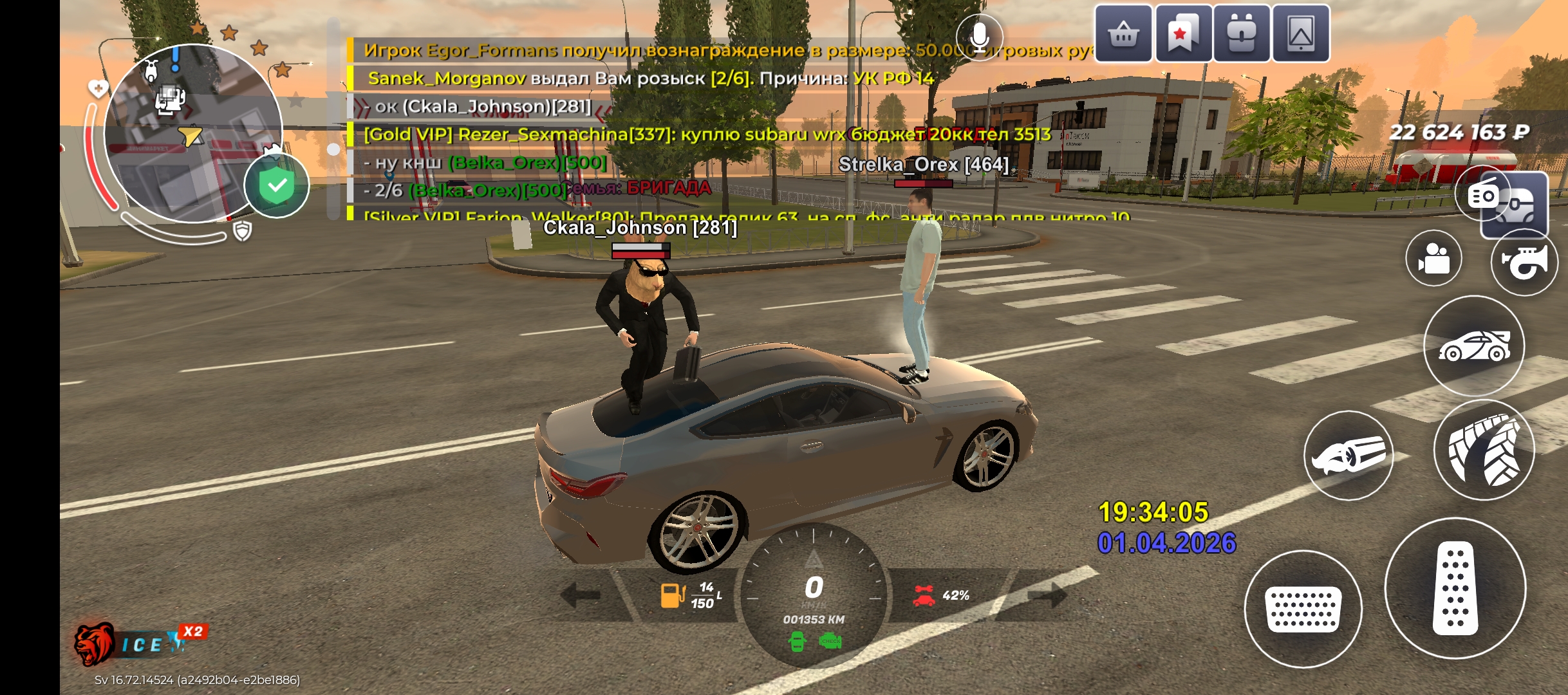Screen dimensions: 1568x695
Task: Turn on the right turn signal arrow
Action: (1047, 595)
